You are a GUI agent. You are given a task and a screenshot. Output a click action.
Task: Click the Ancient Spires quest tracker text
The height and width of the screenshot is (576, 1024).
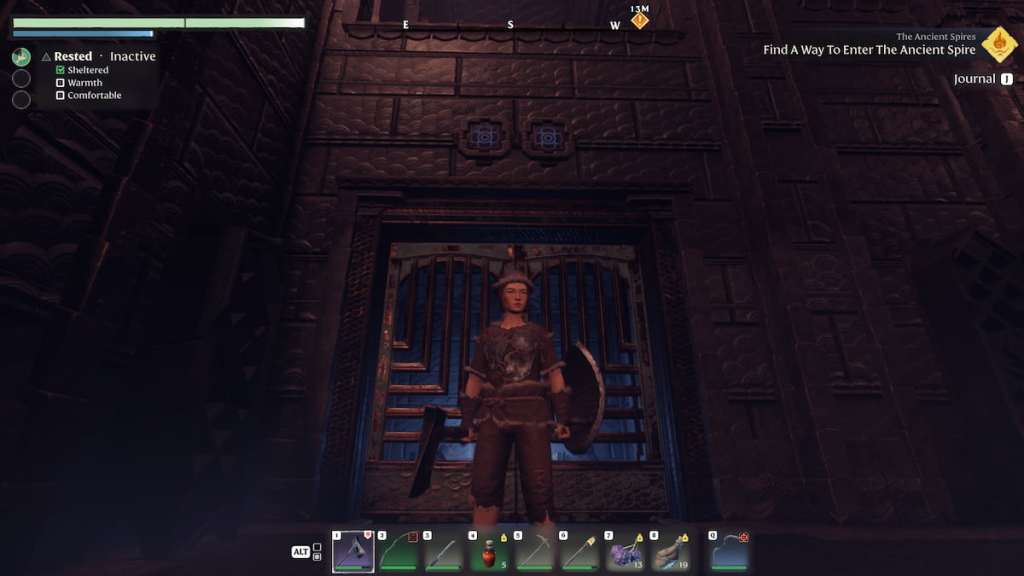869,50
